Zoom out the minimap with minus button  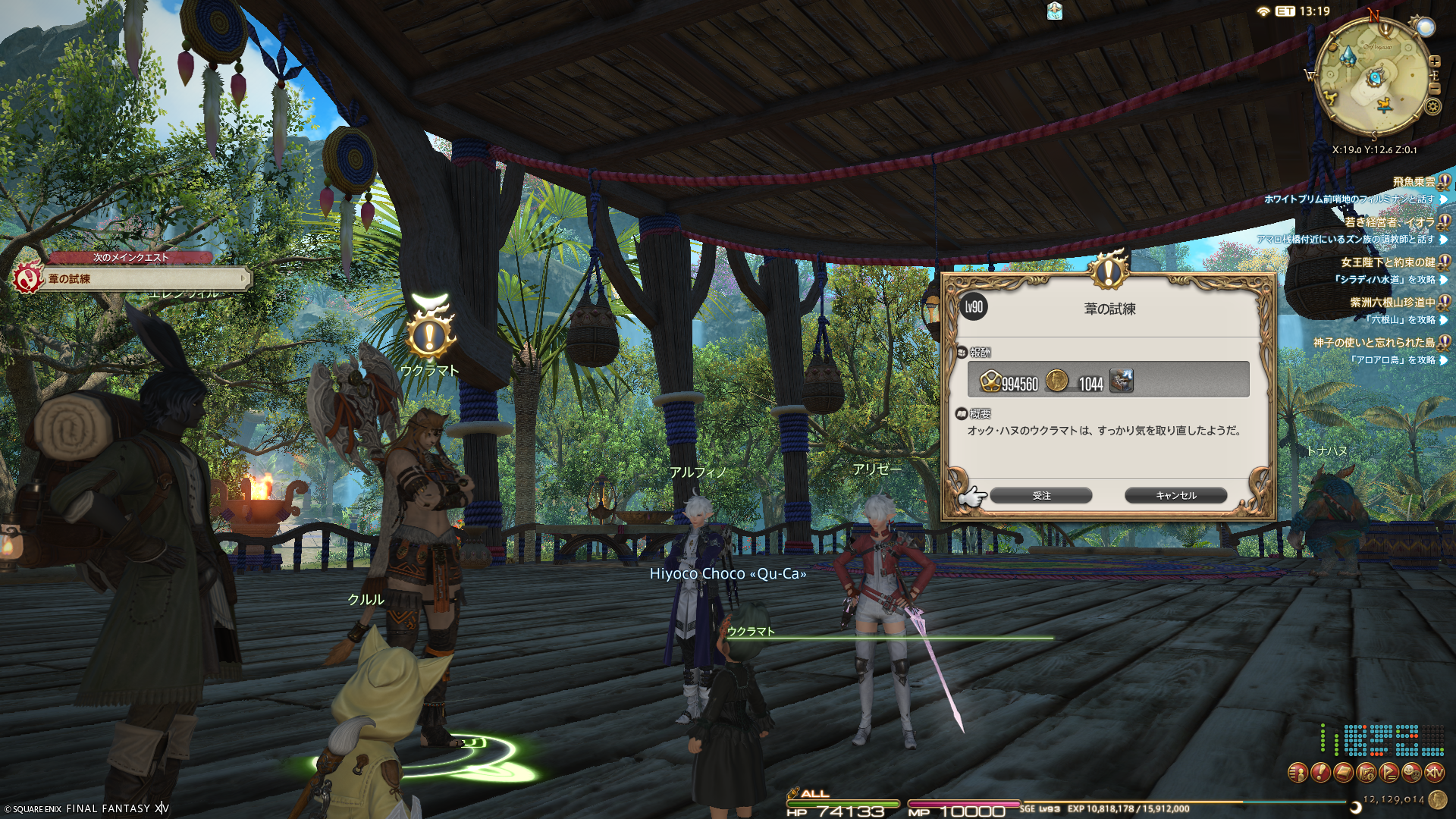point(1434,89)
